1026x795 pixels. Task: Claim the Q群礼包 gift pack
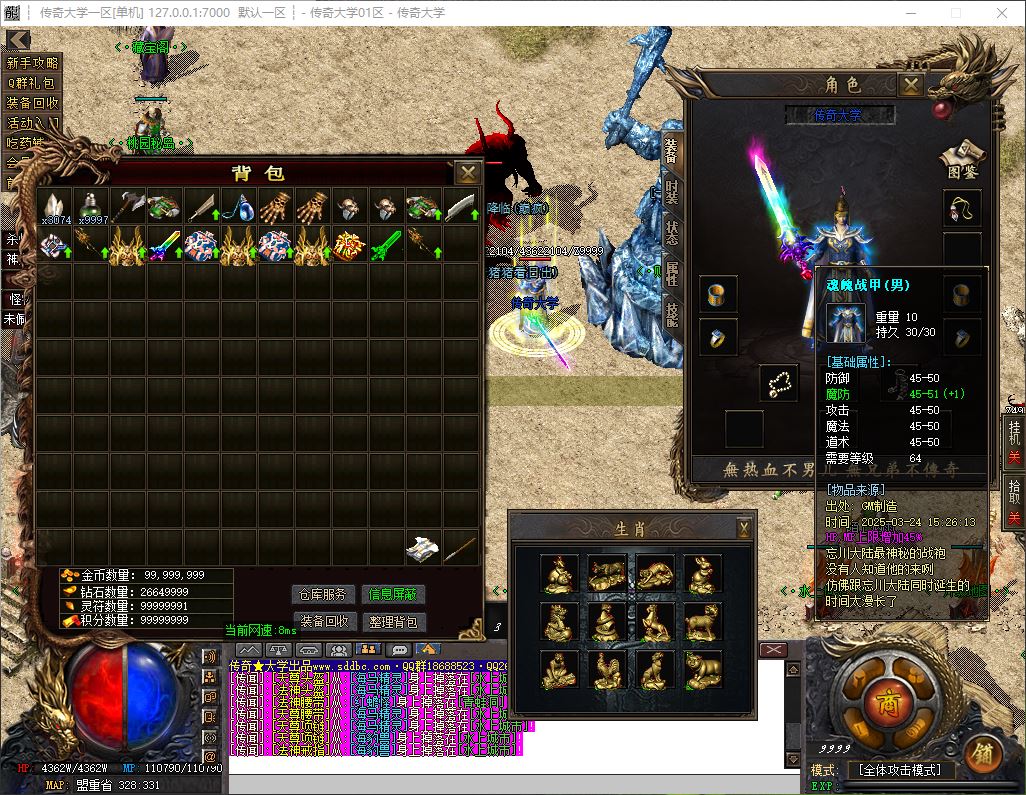click(x=33, y=83)
